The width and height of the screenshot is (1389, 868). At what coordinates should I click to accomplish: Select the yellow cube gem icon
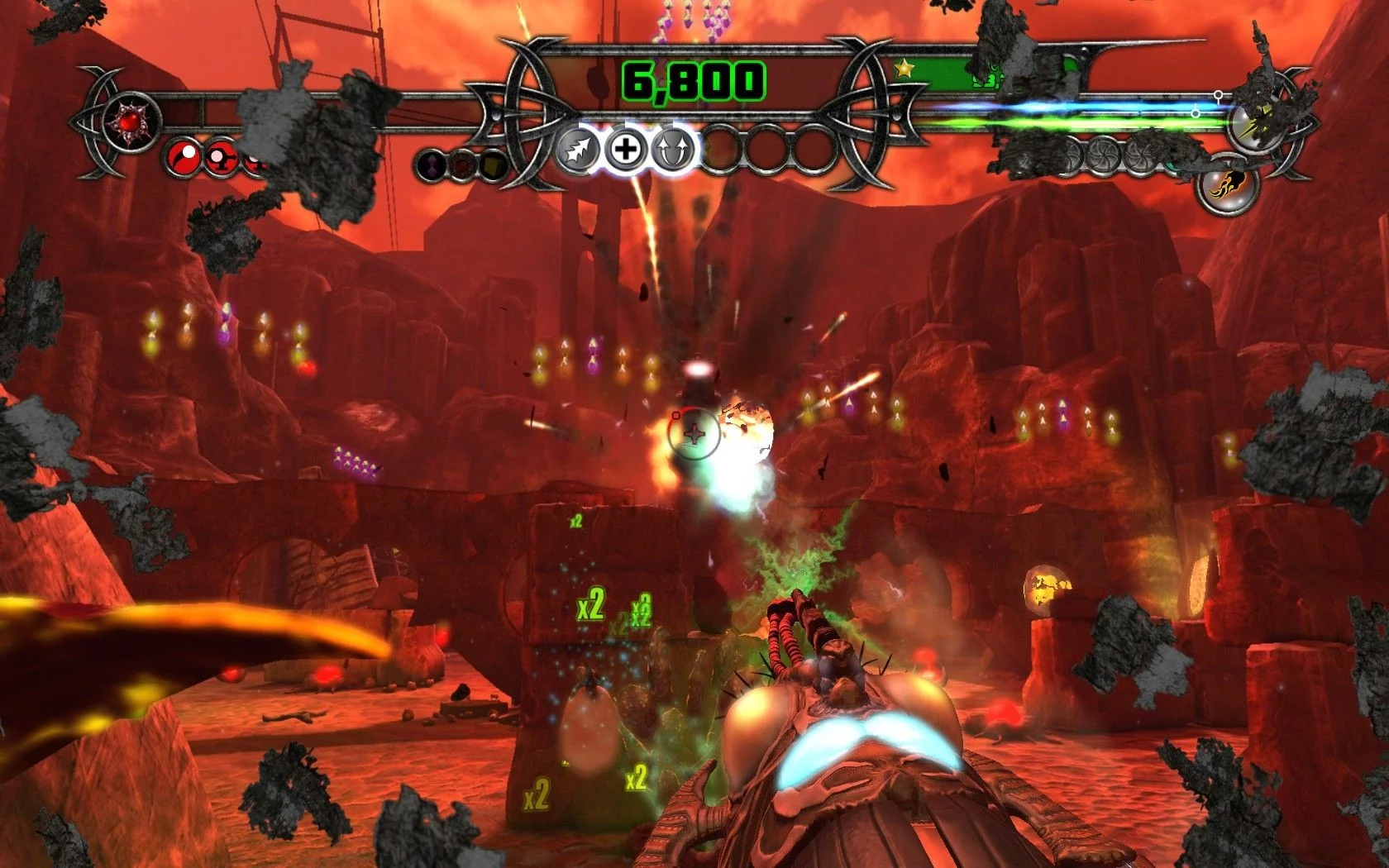tap(493, 165)
